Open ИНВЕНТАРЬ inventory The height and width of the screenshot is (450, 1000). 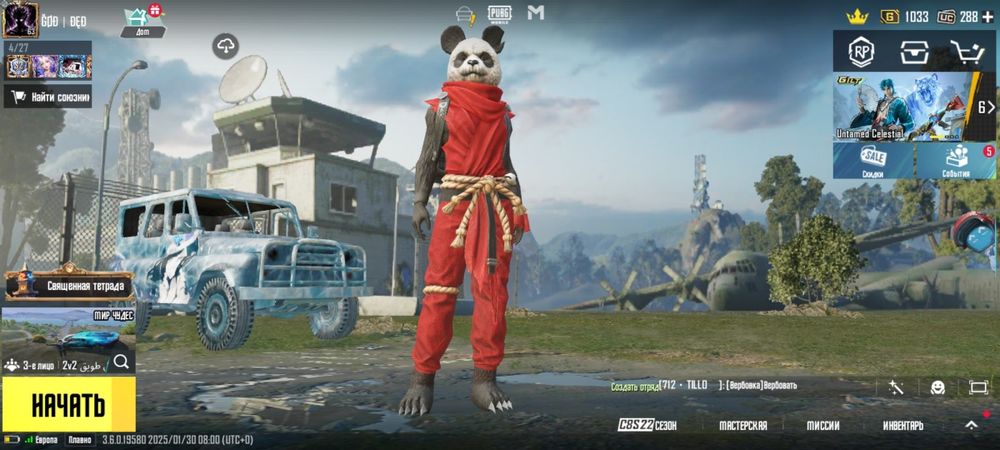point(903,425)
